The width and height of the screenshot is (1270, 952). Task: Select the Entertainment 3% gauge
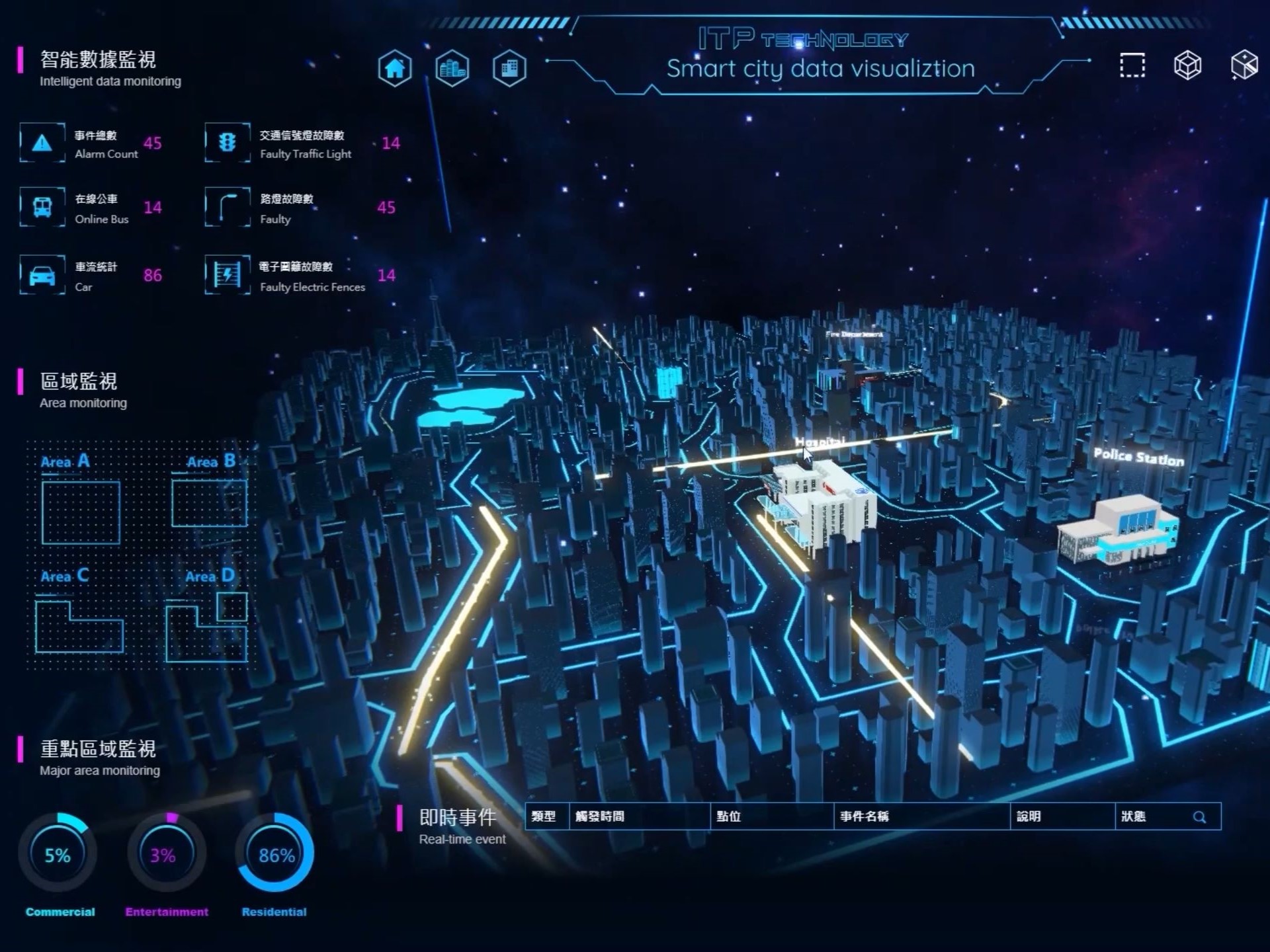tap(166, 853)
